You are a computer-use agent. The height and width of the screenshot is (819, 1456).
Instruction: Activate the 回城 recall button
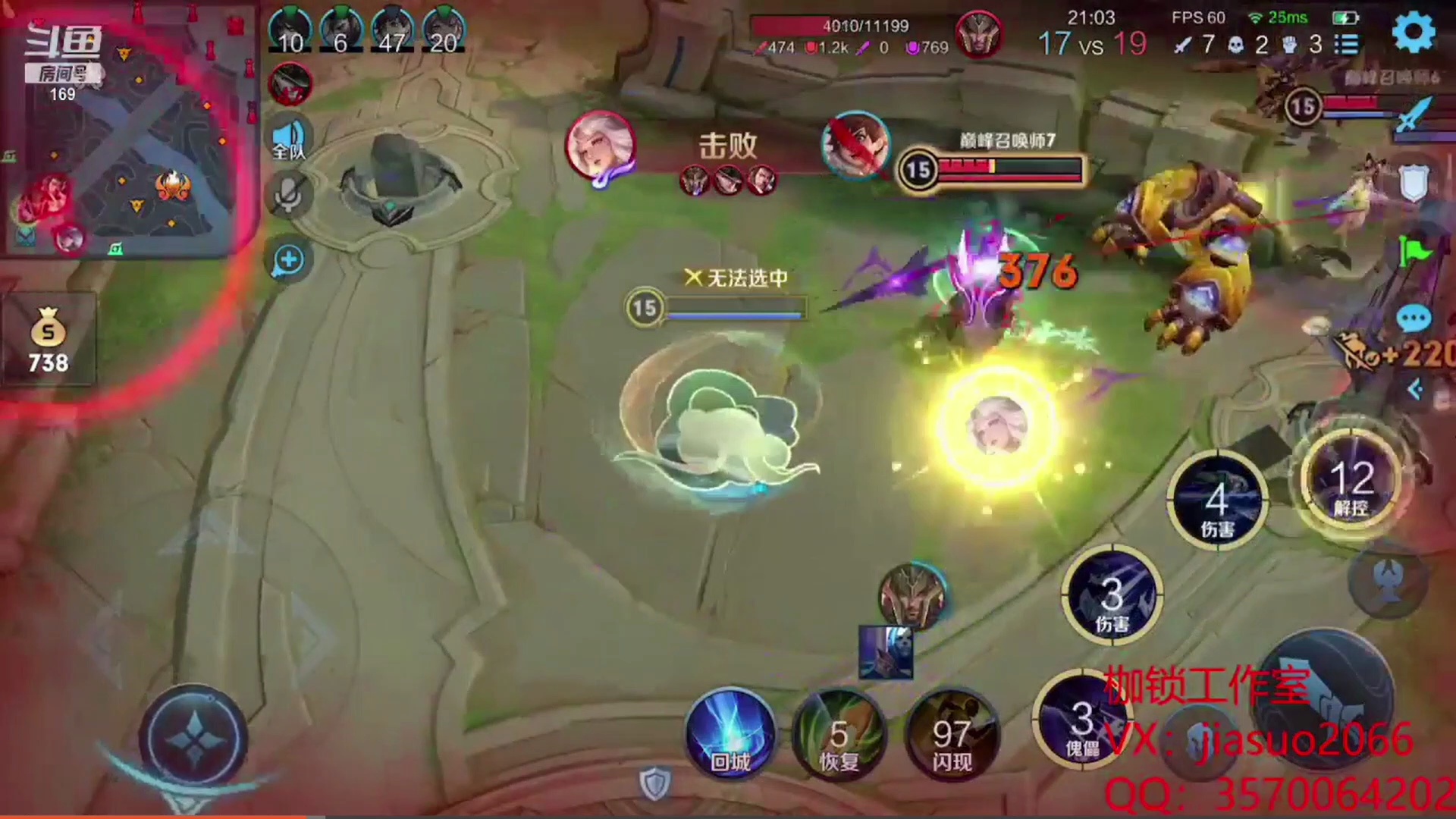point(730,734)
